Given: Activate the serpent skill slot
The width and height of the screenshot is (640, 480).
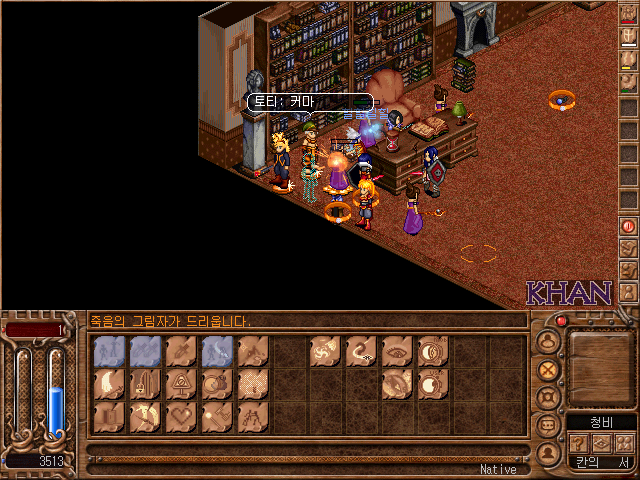Looking at the screenshot, I should pyautogui.click(x=360, y=350).
